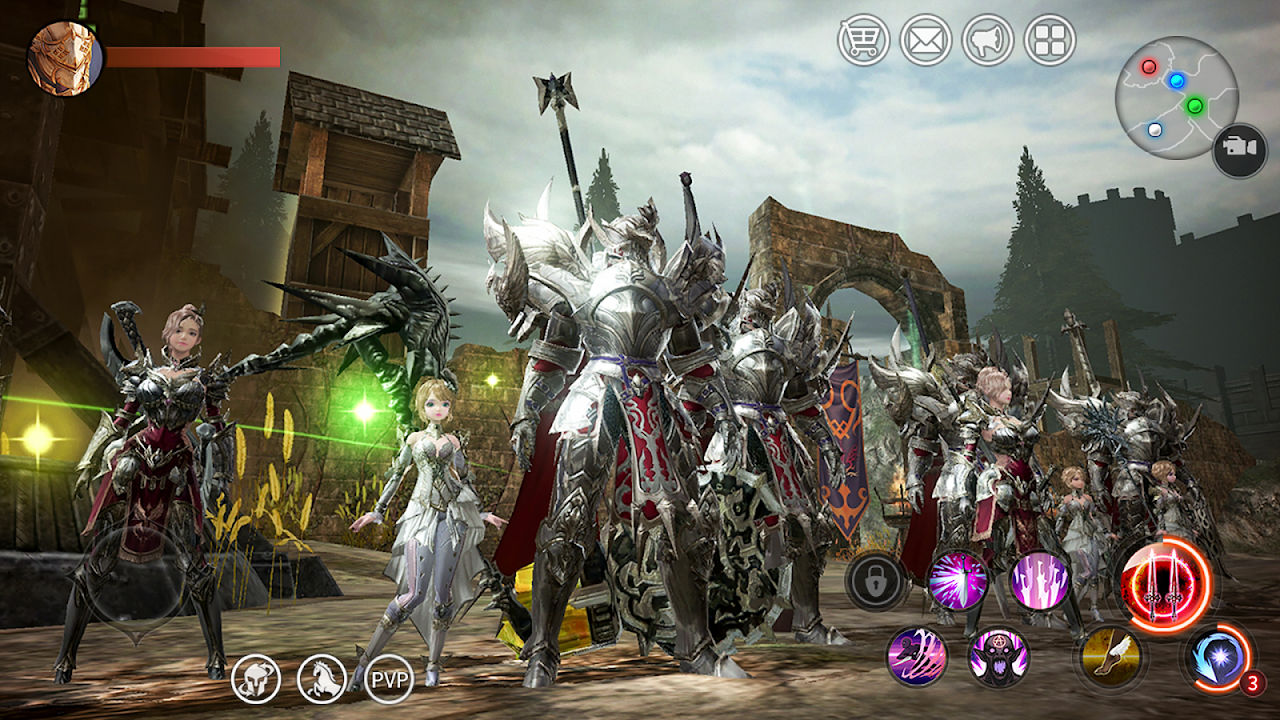The image size is (1280, 720).
Task: Open the four-square grid menu
Action: tap(1050, 41)
